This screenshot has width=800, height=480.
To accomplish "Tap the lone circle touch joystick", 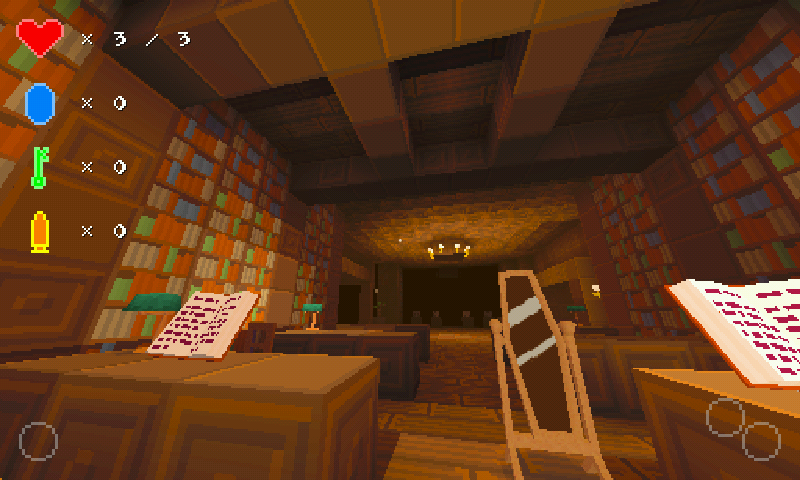I will point(38,441).
